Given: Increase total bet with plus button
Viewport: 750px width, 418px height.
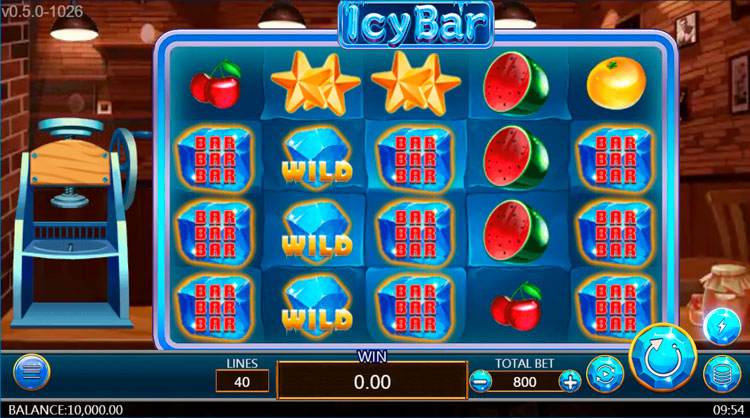Looking at the screenshot, I should 570,381.
